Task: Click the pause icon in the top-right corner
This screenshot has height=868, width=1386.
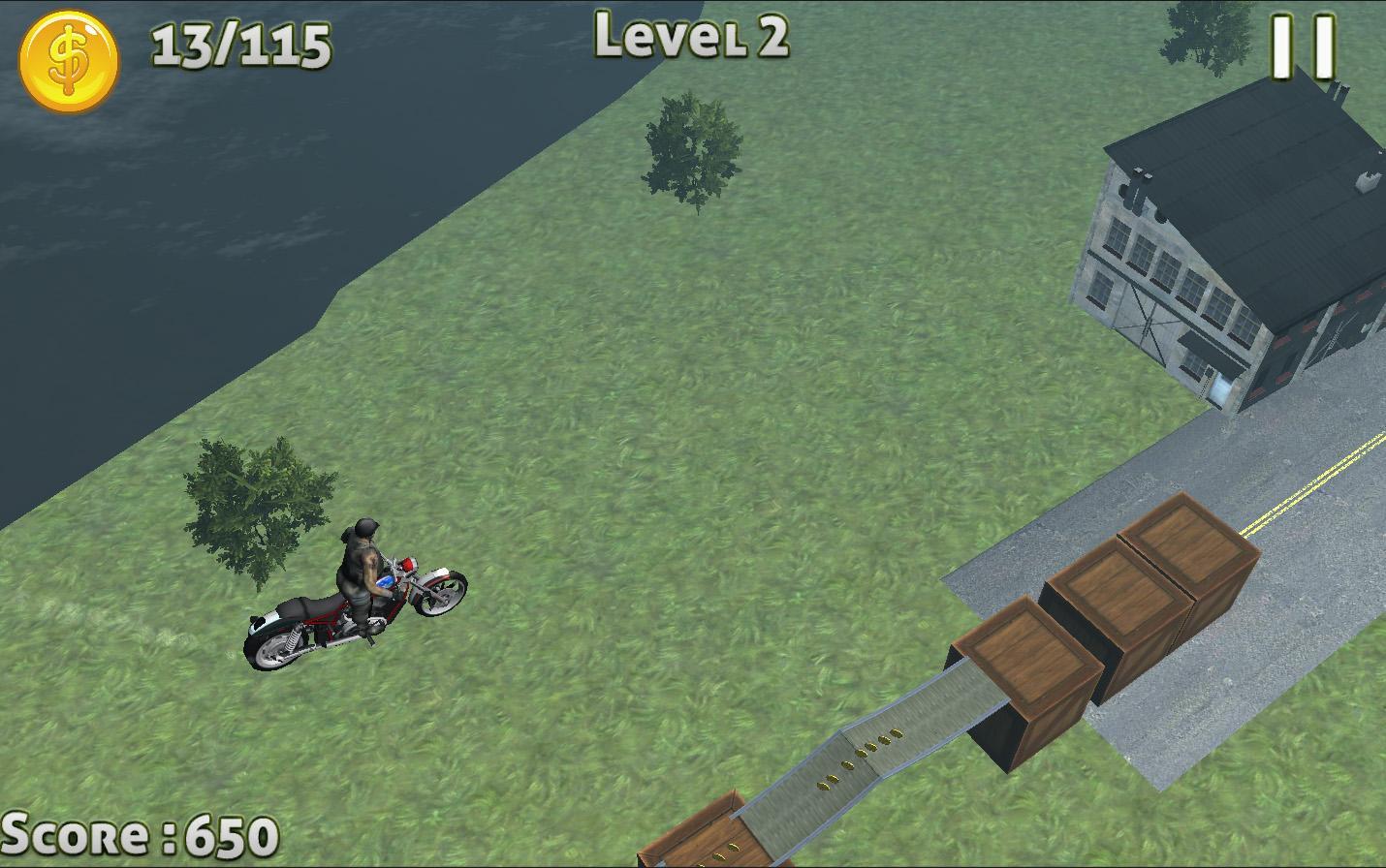Action: (1304, 44)
